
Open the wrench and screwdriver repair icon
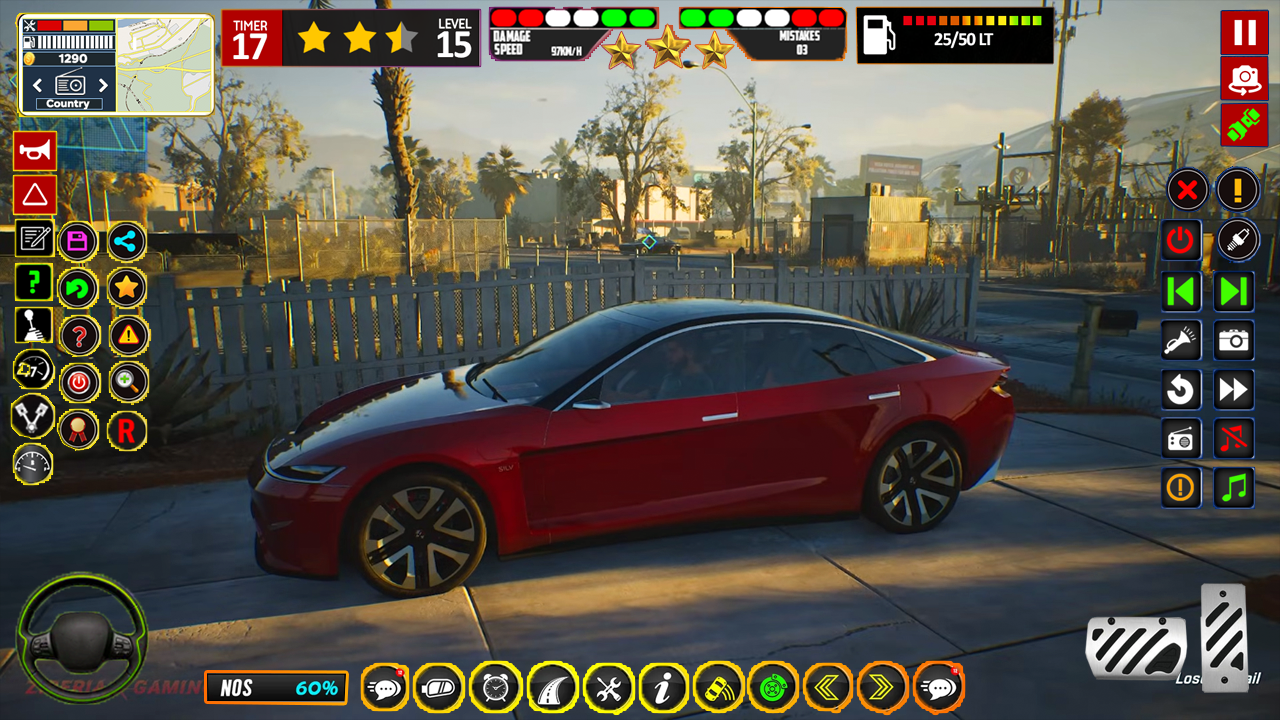[608, 688]
